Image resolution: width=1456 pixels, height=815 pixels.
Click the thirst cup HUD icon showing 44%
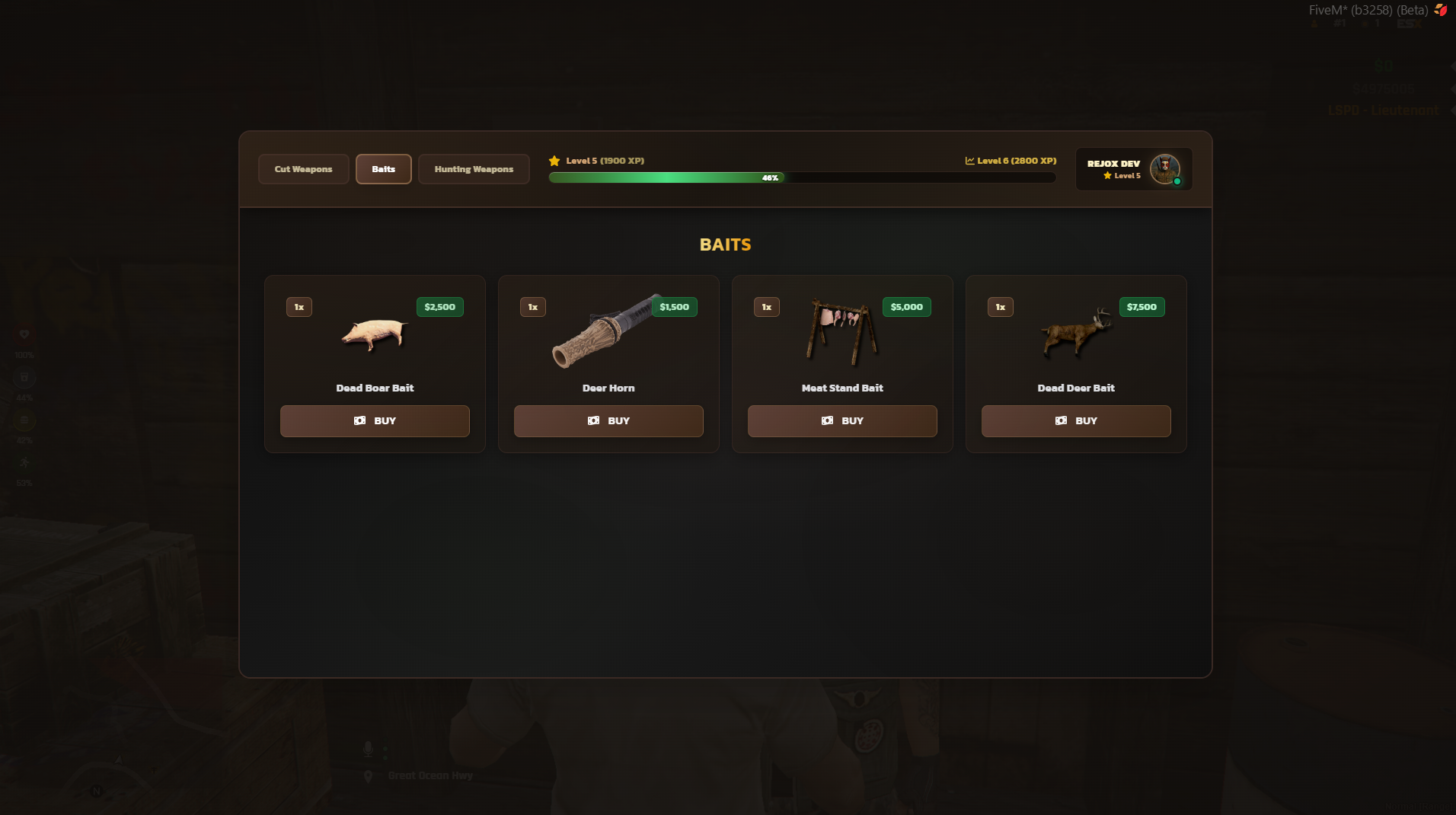pos(24,376)
